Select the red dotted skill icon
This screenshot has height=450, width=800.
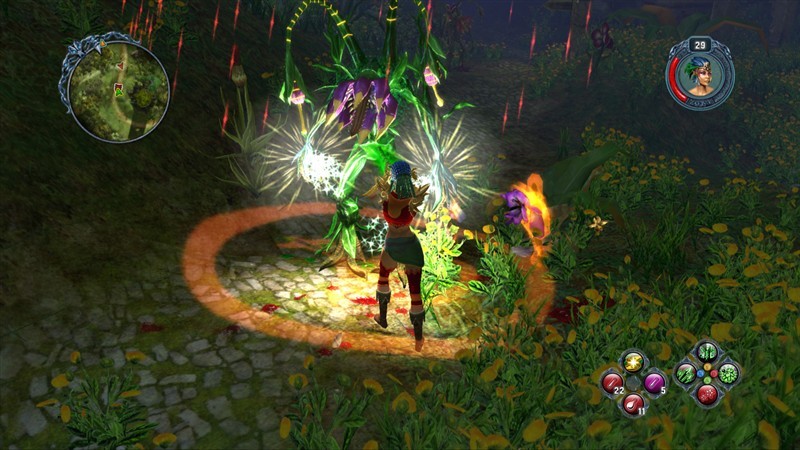707,394
